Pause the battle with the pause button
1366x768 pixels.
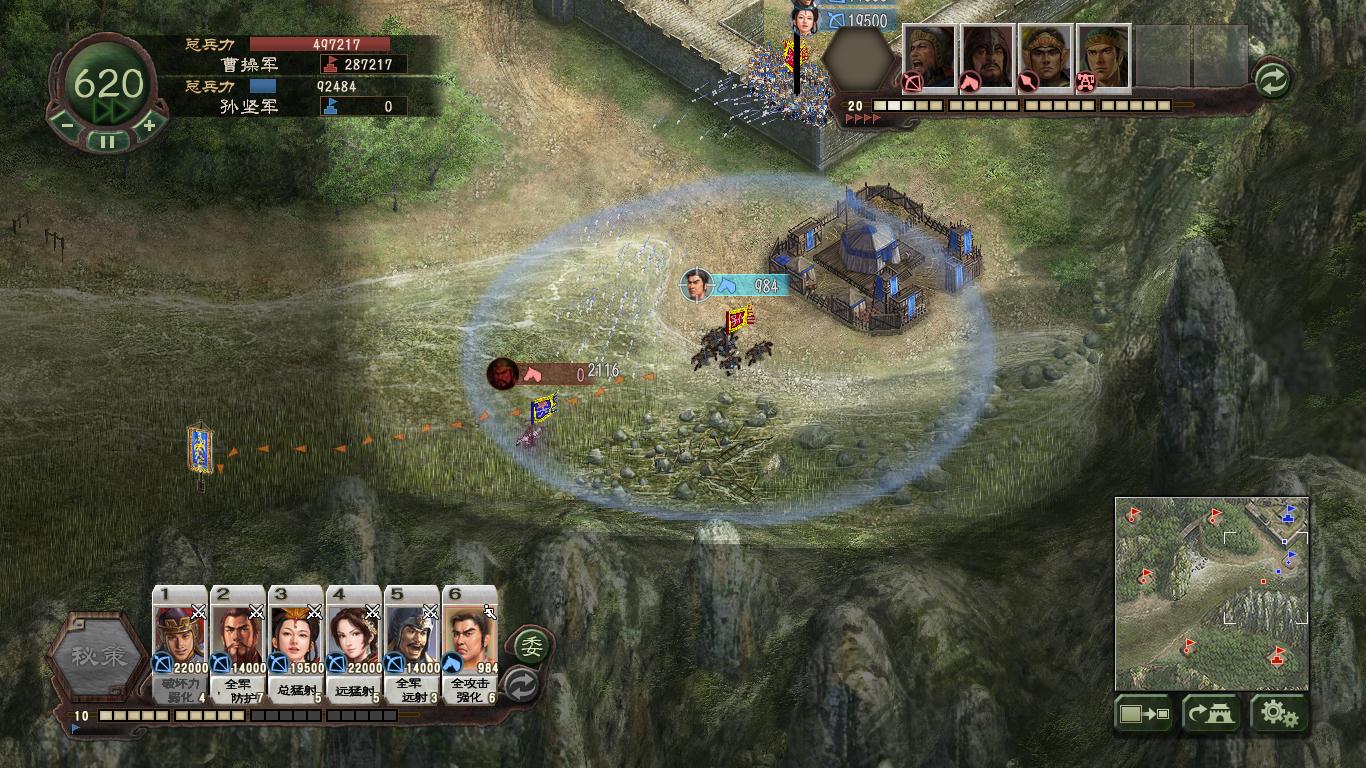107,141
